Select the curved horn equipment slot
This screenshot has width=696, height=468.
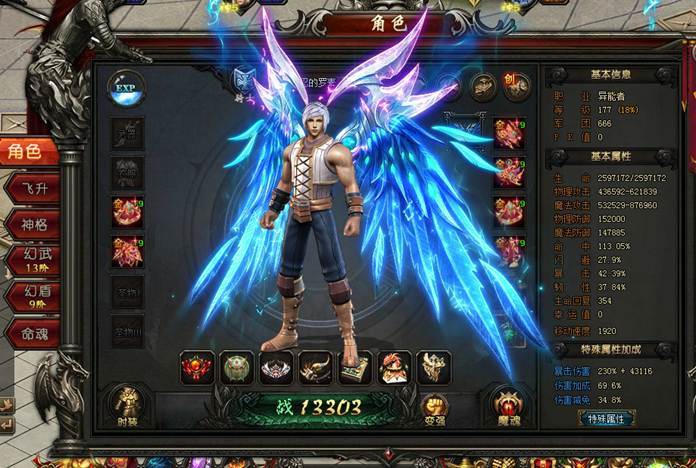click(x=315, y=367)
